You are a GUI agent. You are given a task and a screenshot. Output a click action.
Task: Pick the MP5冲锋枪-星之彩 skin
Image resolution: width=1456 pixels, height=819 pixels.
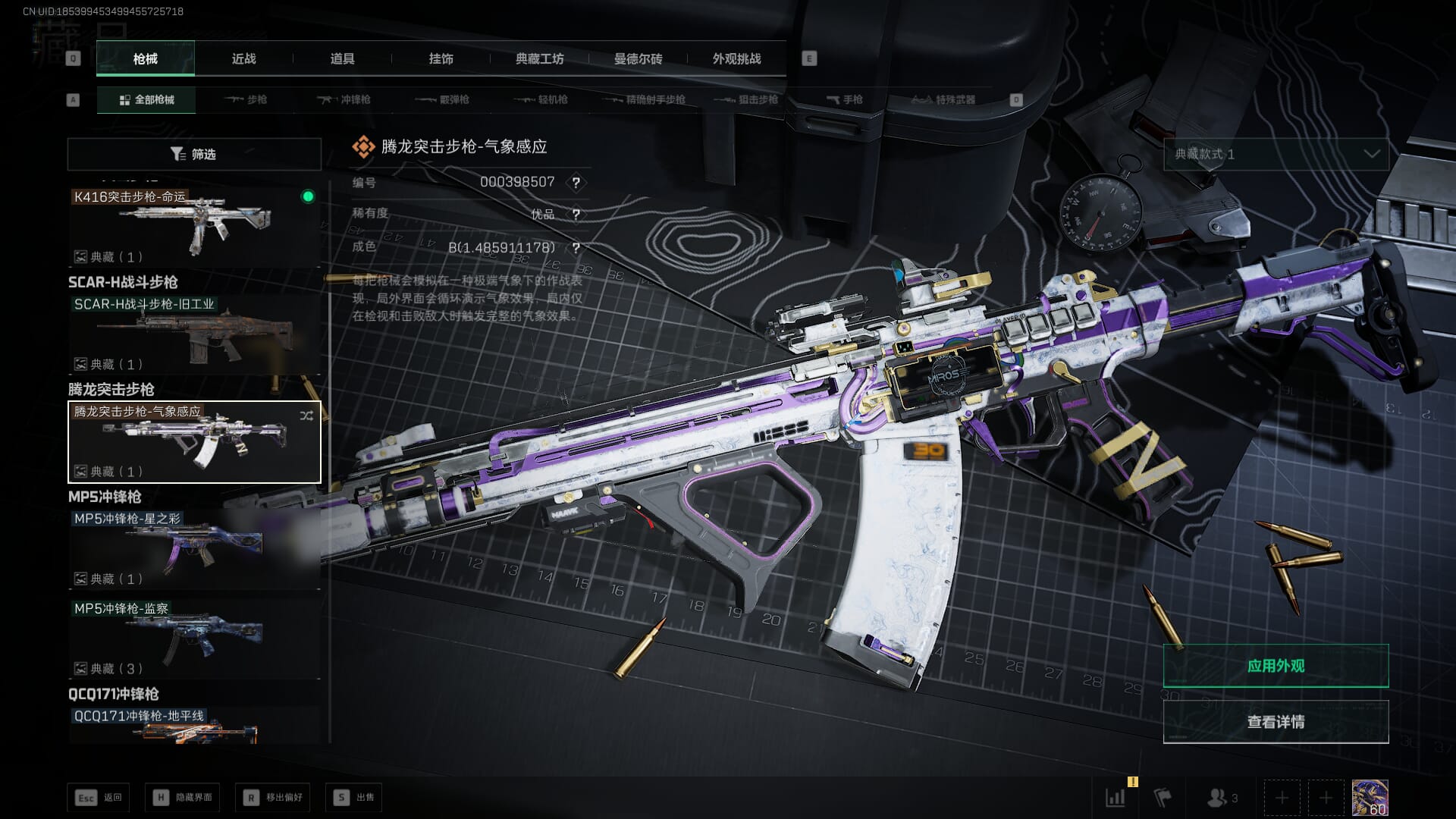click(x=194, y=548)
